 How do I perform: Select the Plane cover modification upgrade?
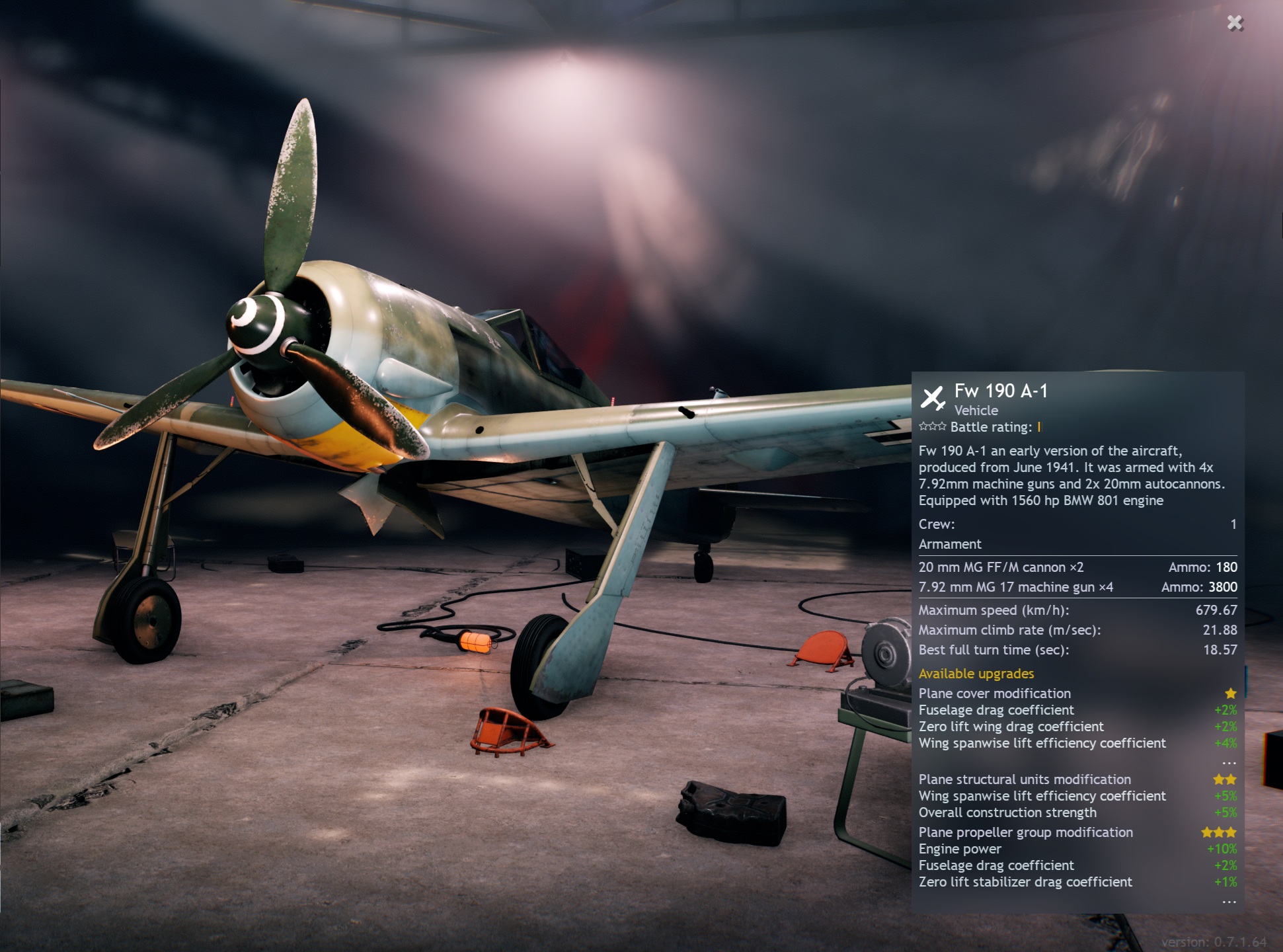pyautogui.click(x=995, y=694)
